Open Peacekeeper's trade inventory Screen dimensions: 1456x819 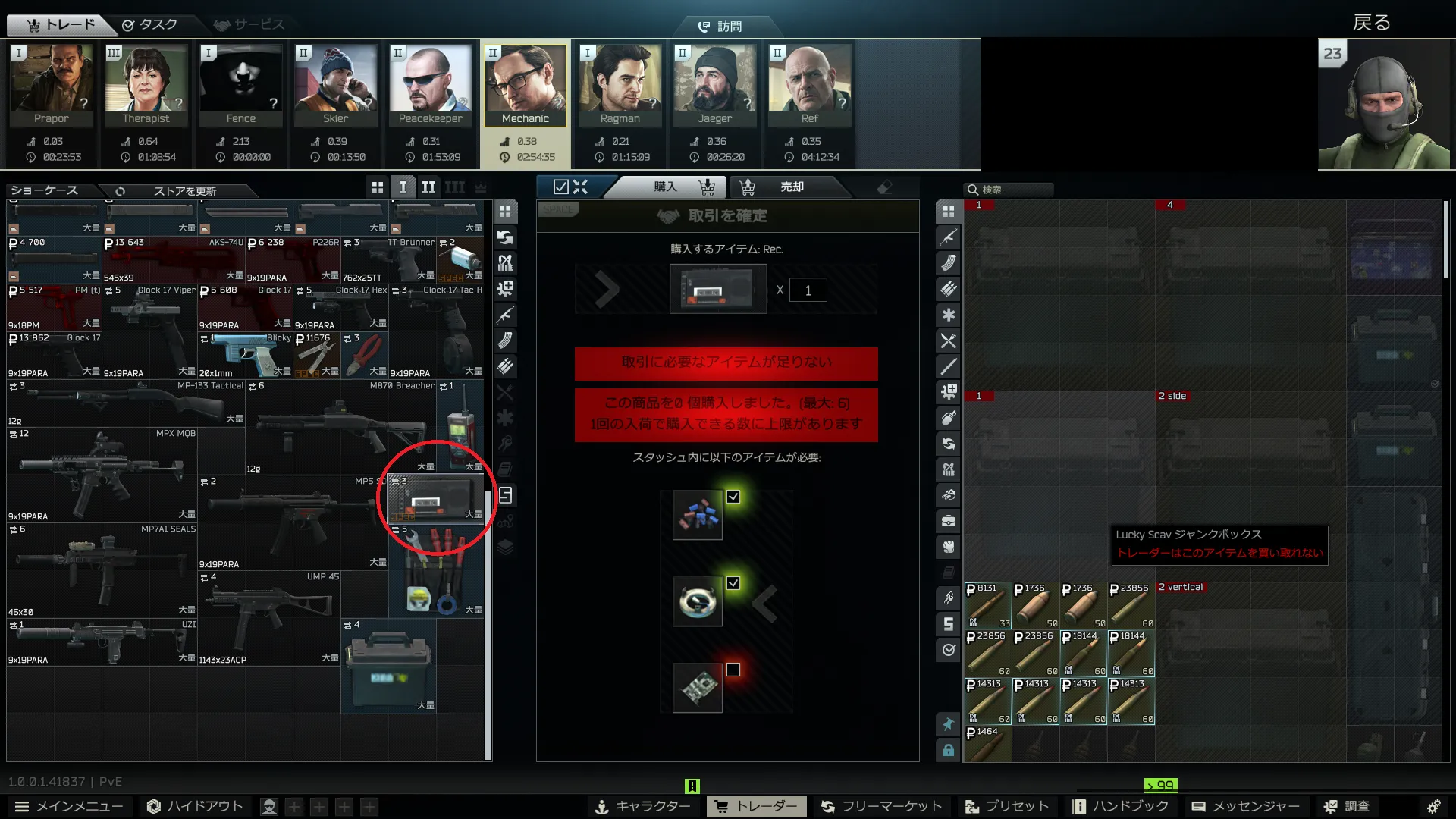pyautogui.click(x=430, y=85)
